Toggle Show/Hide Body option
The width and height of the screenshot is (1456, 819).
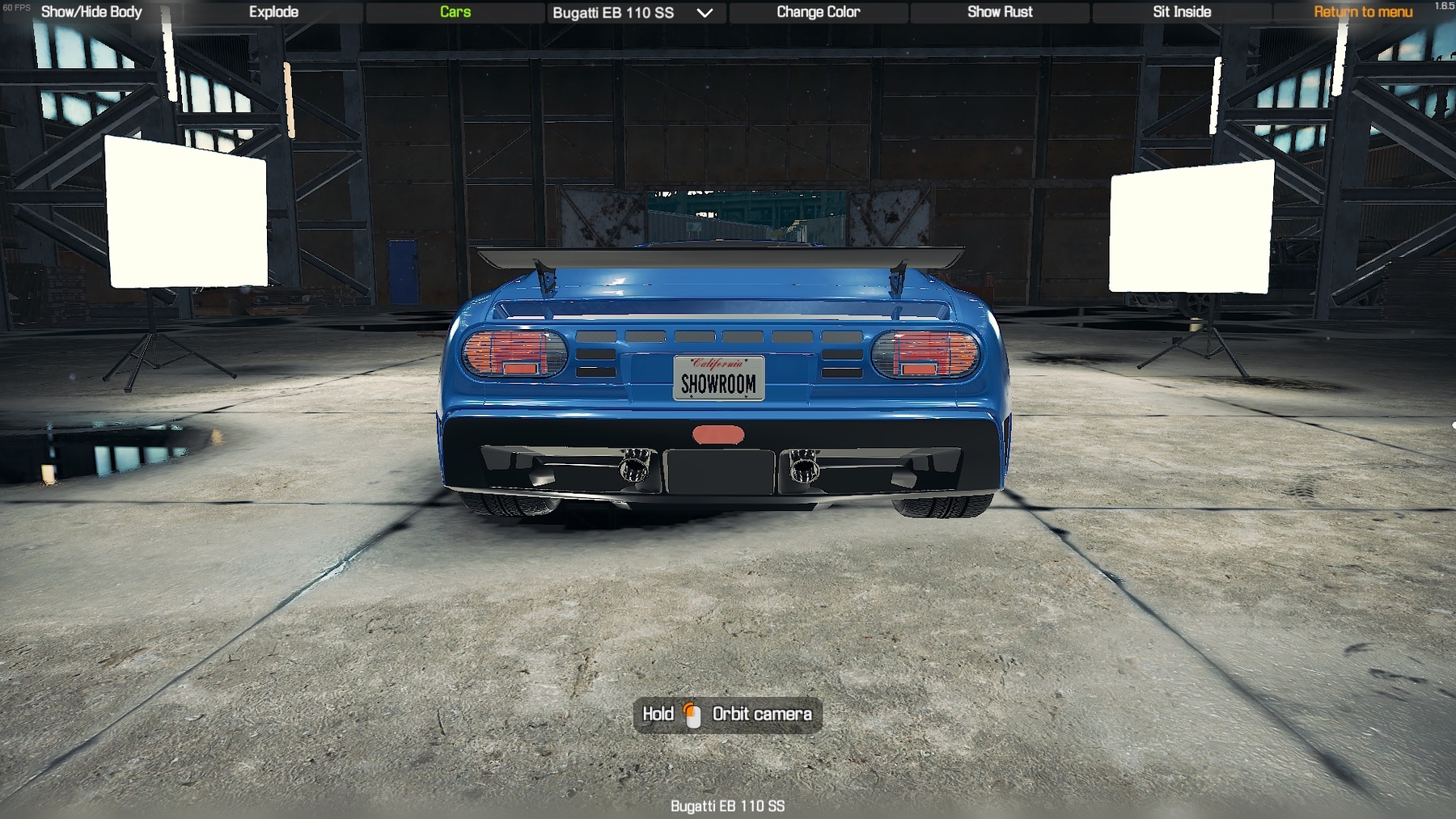click(x=91, y=12)
